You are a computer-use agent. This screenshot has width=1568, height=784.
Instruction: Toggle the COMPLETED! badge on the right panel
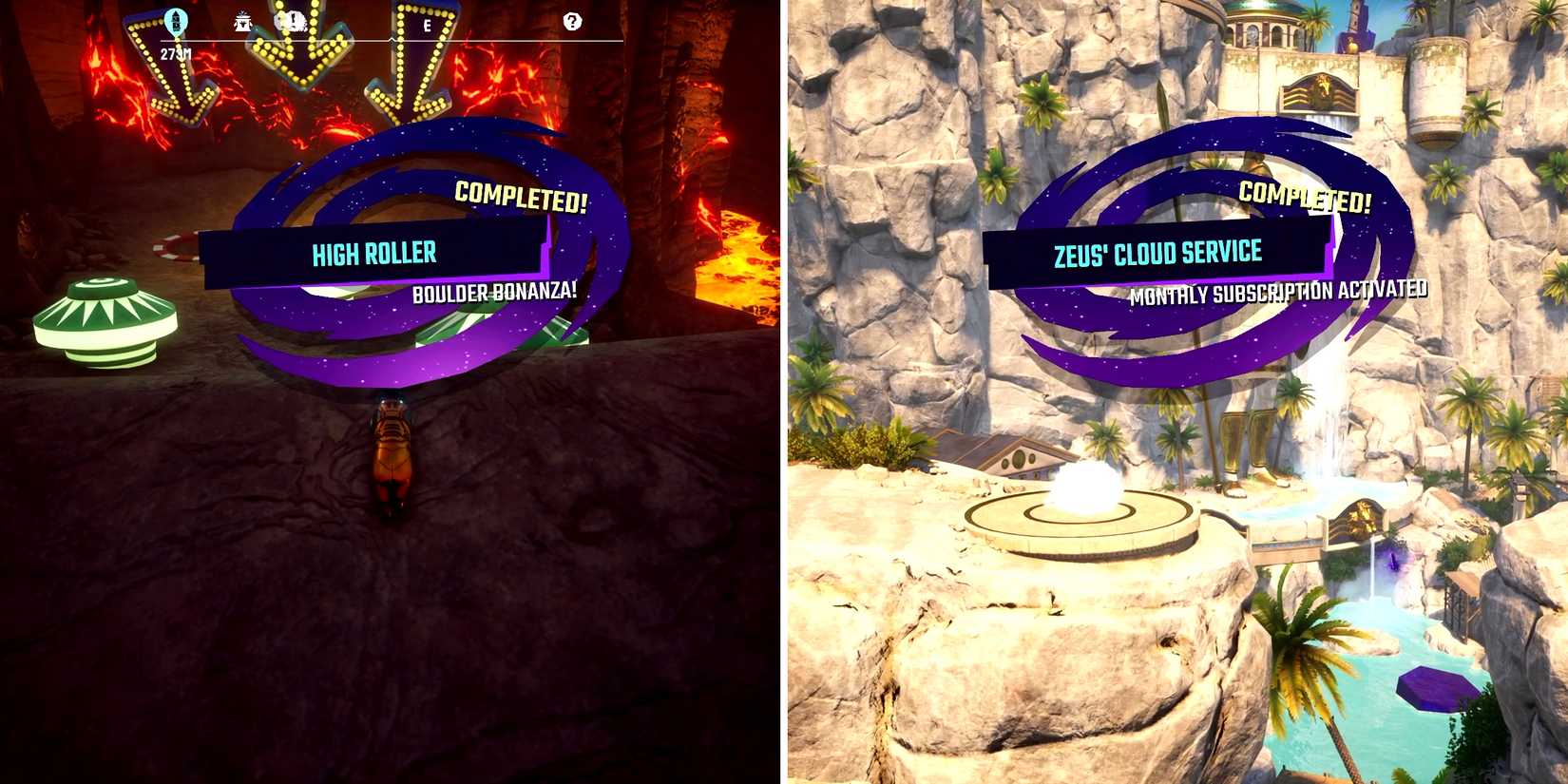[1306, 197]
